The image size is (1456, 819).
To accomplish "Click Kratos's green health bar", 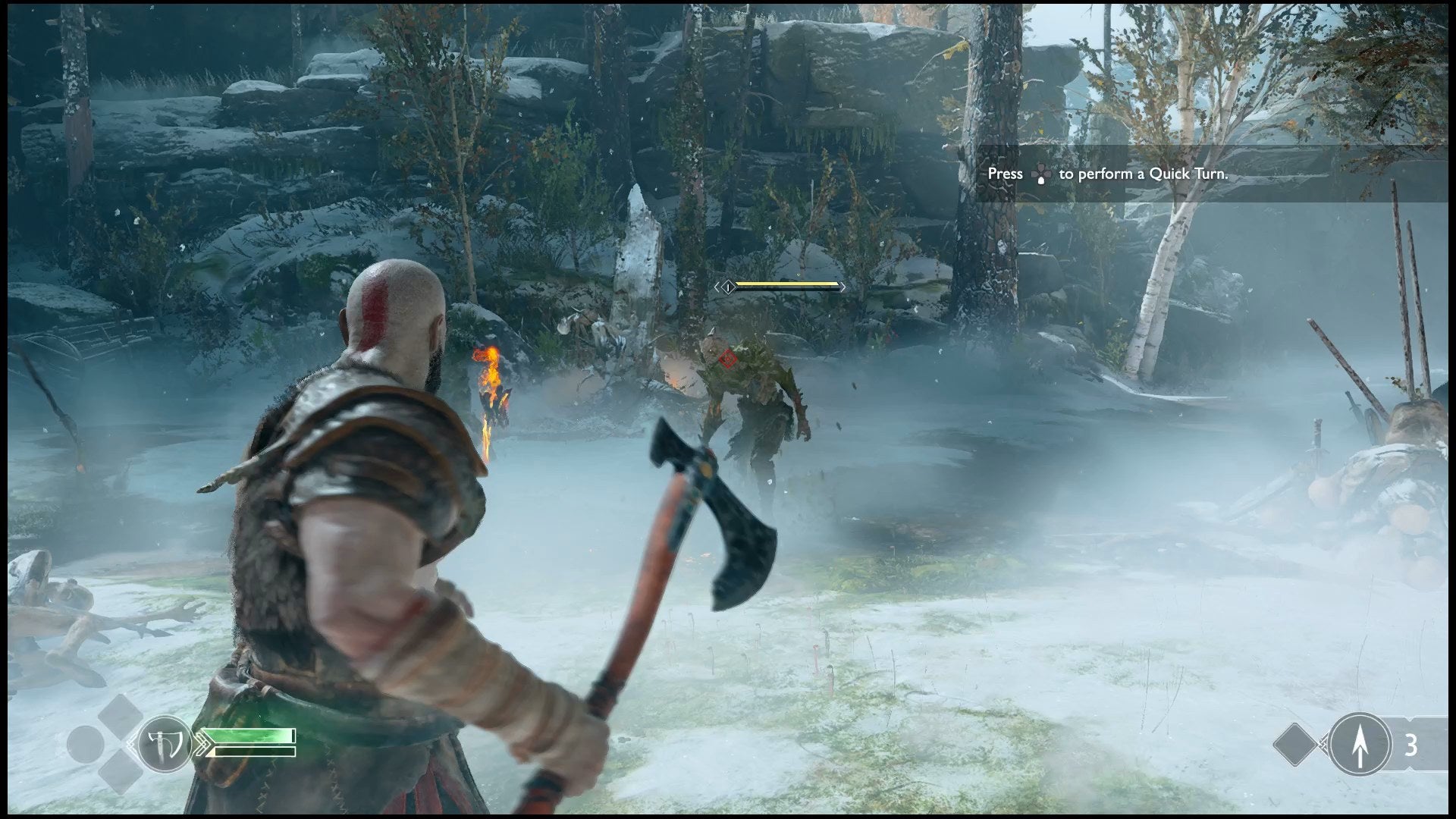I will pos(249,736).
